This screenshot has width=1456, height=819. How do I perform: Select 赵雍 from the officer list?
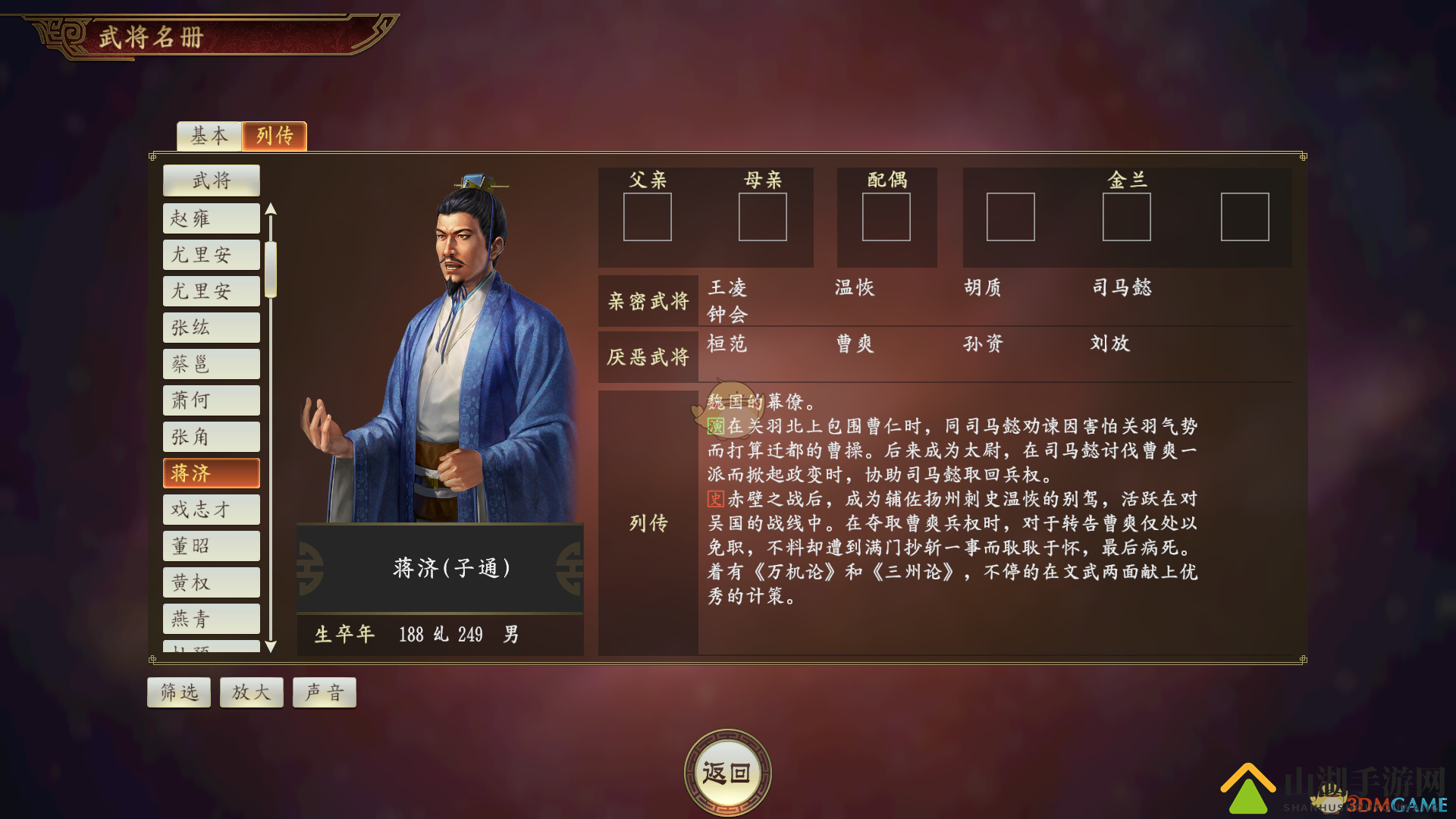tap(211, 218)
